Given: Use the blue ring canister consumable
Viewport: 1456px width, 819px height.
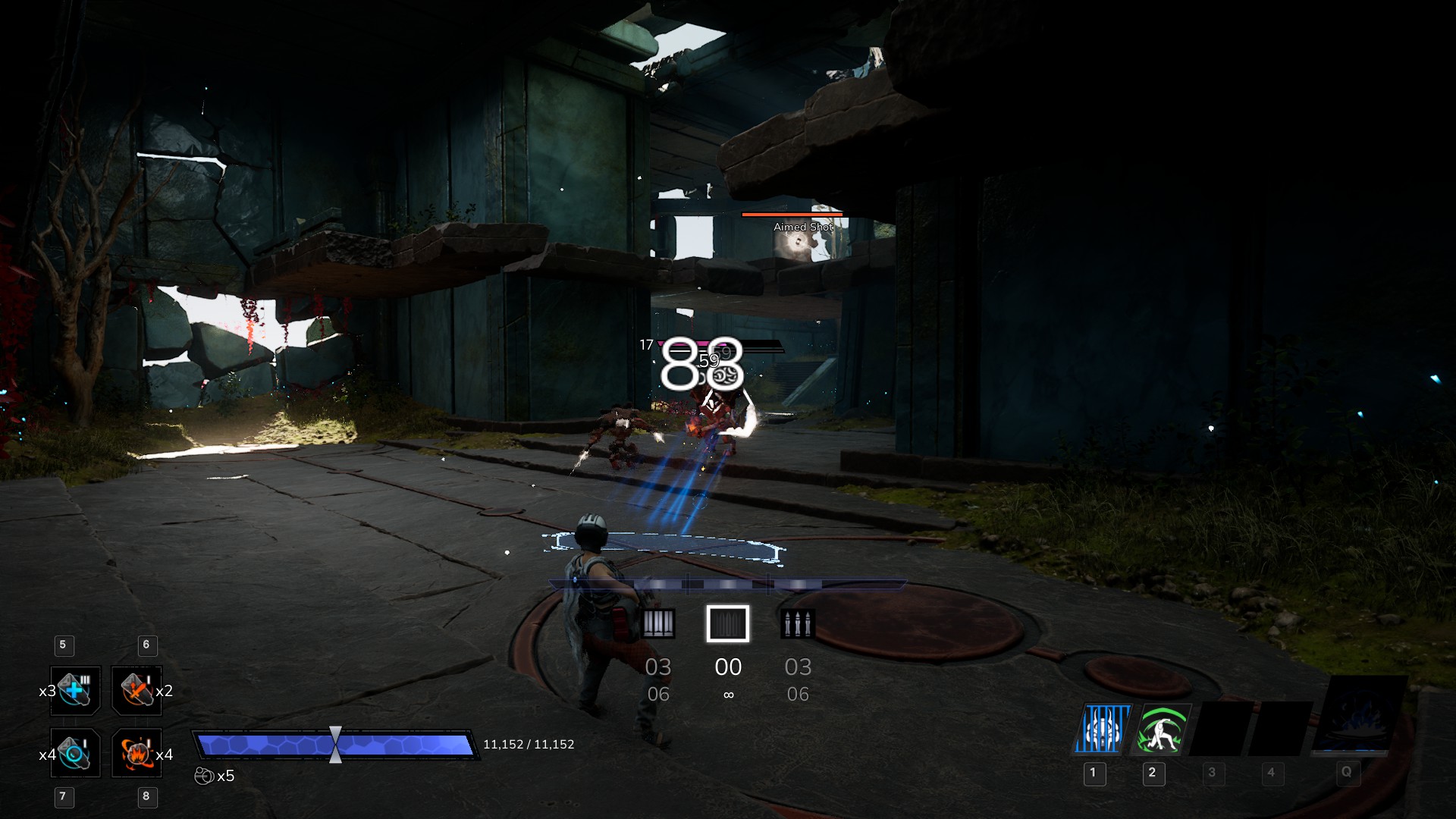Looking at the screenshot, I should (x=75, y=752).
